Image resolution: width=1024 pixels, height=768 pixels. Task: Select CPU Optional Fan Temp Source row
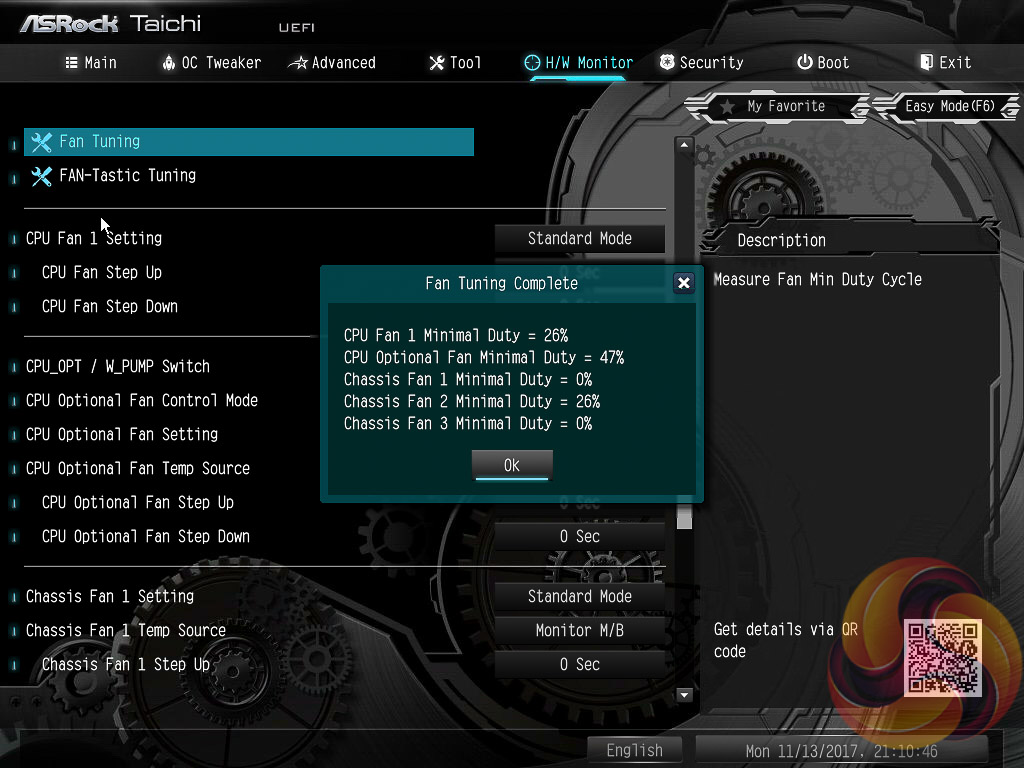[138, 468]
